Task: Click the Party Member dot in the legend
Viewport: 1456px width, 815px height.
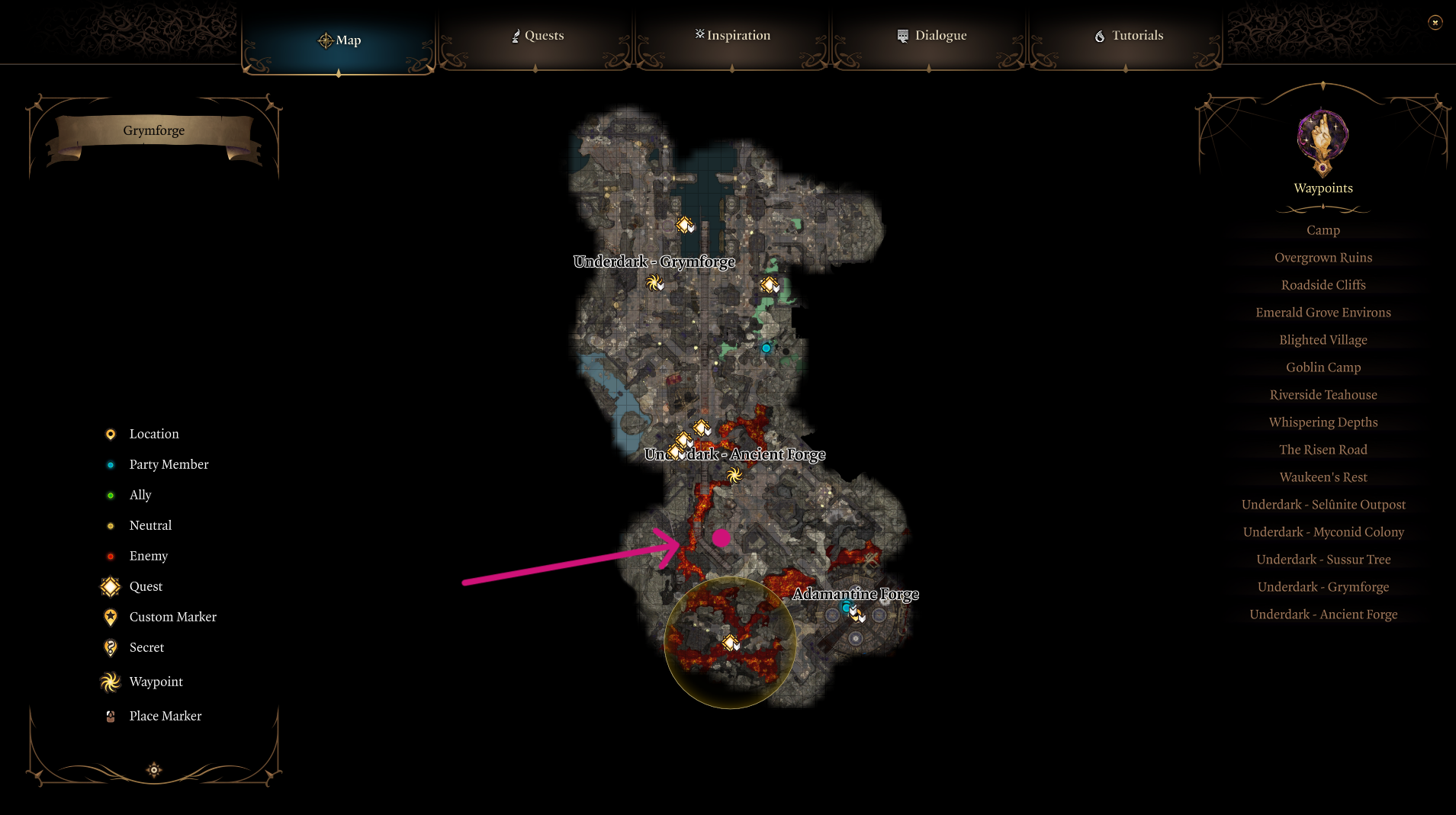Action: pos(111,464)
